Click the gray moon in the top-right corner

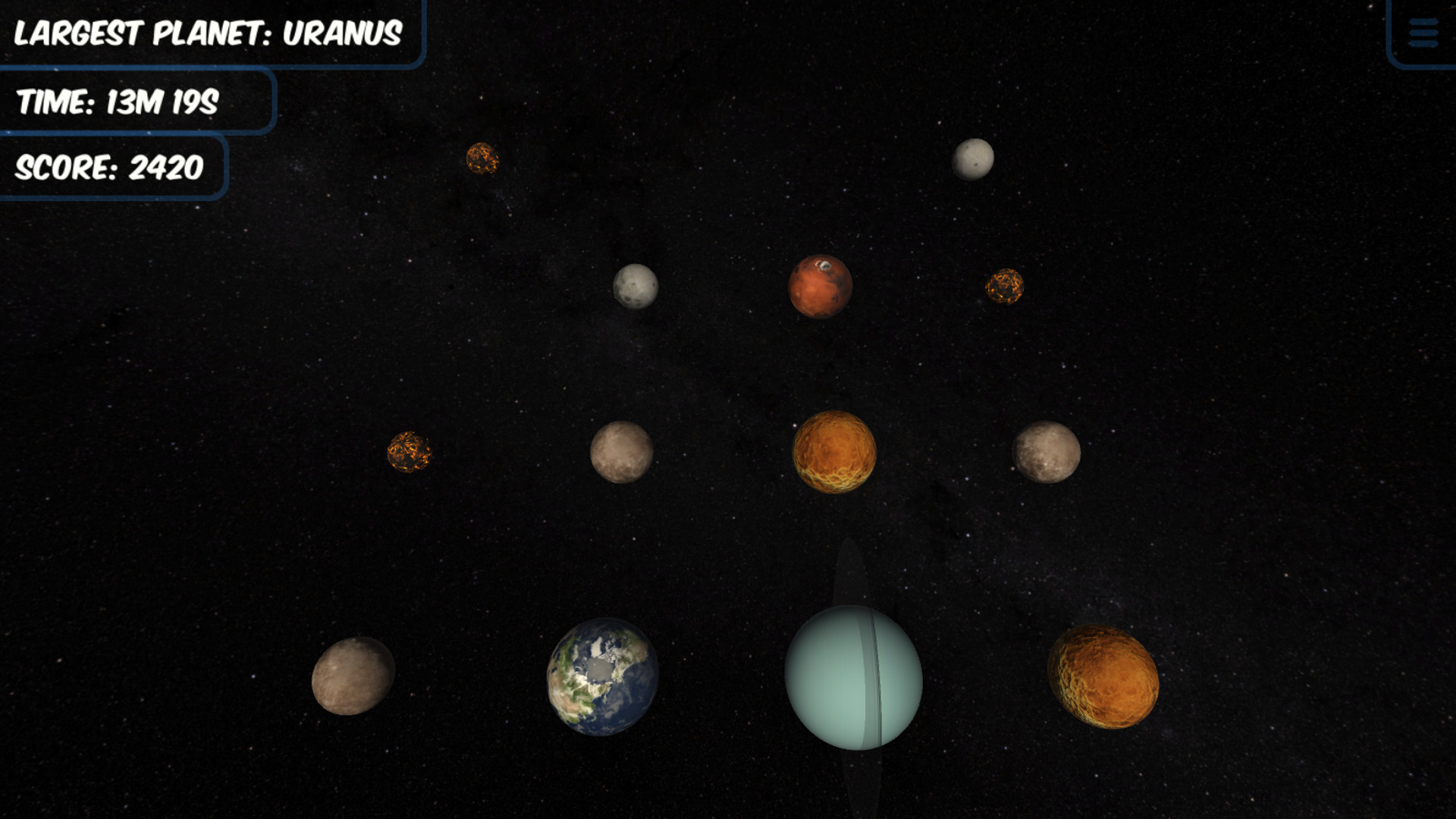(973, 161)
